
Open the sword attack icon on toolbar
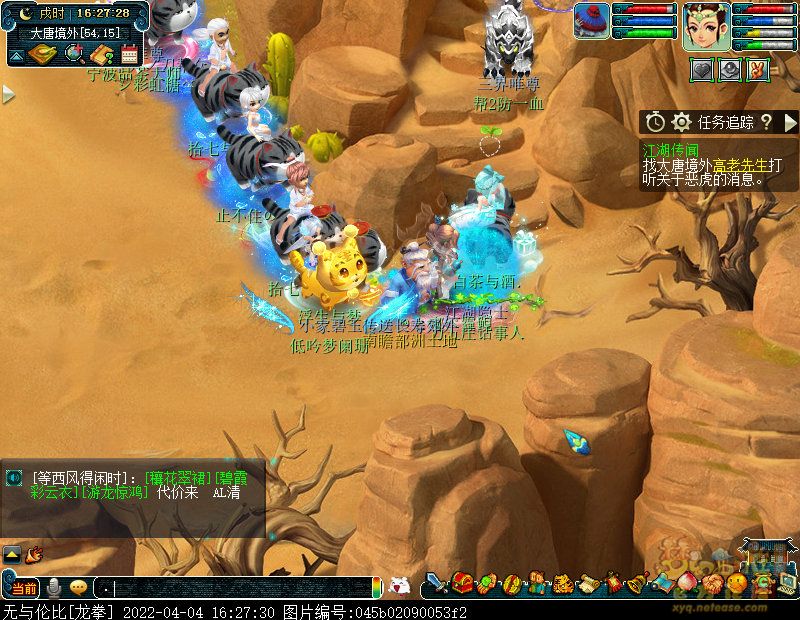[x=437, y=584]
